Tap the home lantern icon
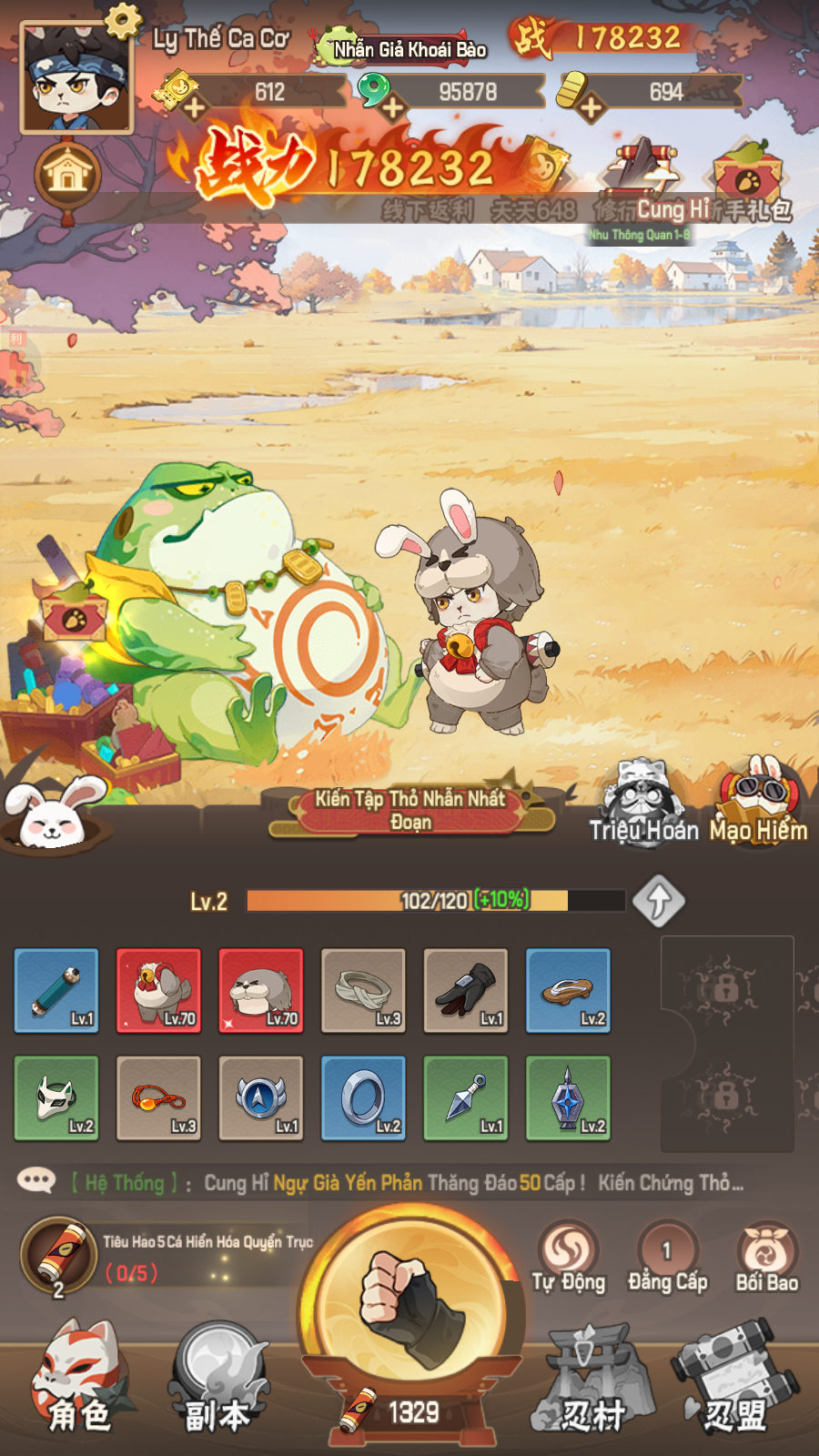Image resolution: width=819 pixels, height=1456 pixels. point(67,175)
